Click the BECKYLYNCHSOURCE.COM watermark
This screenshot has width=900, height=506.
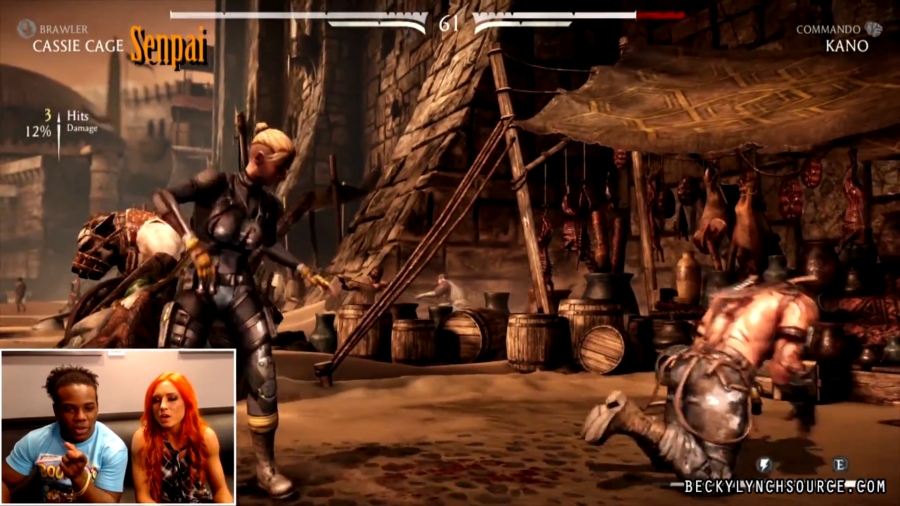coord(785,487)
